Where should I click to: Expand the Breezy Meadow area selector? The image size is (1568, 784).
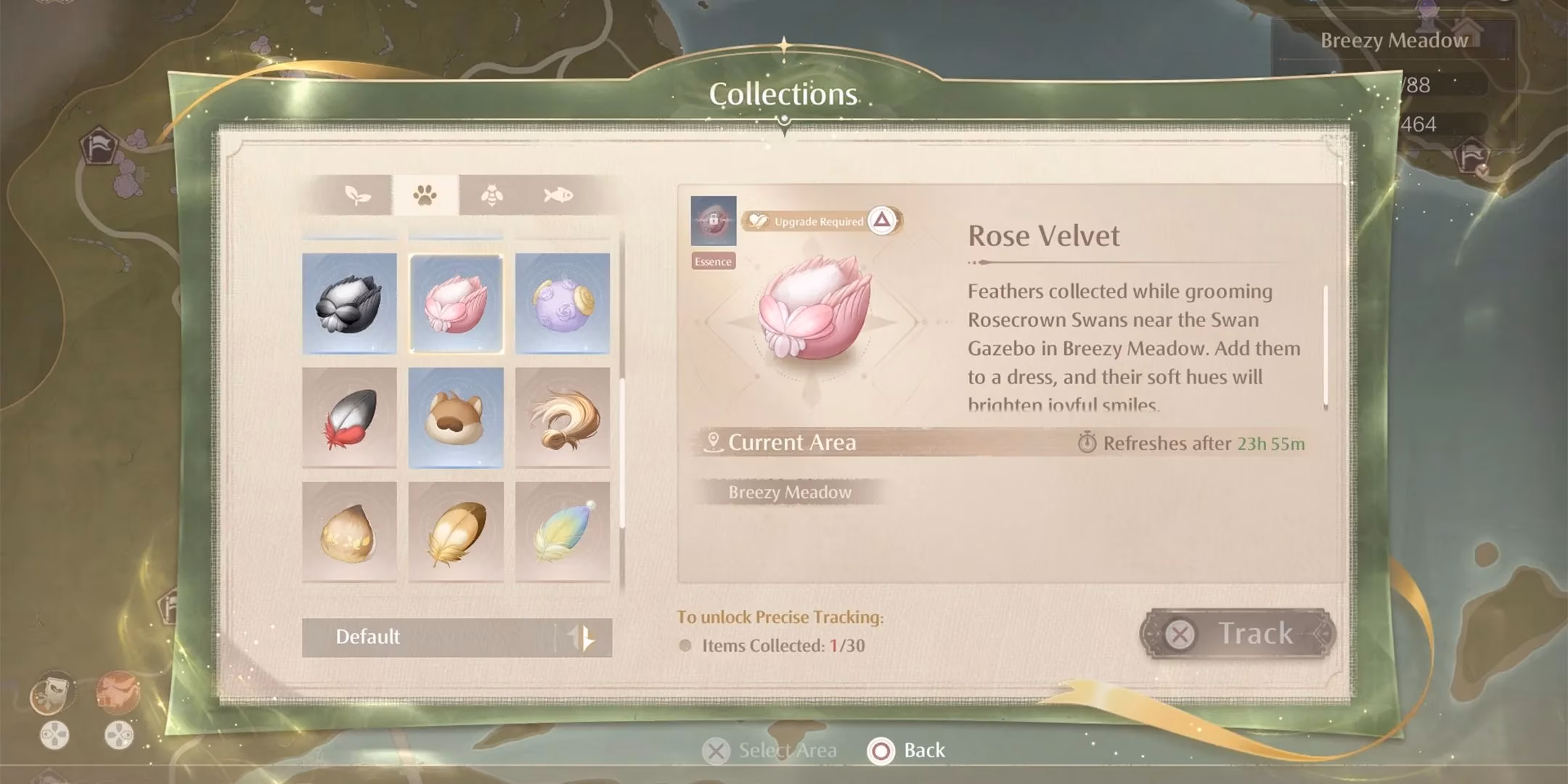coord(791,492)
